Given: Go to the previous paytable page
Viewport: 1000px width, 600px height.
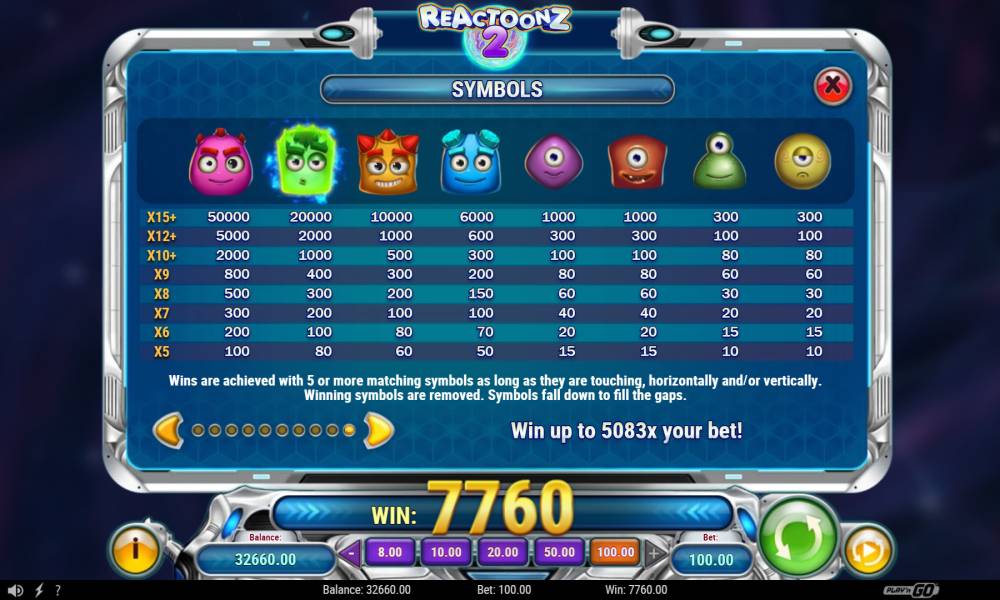Looking at the screenshot, I should point(168,430).
